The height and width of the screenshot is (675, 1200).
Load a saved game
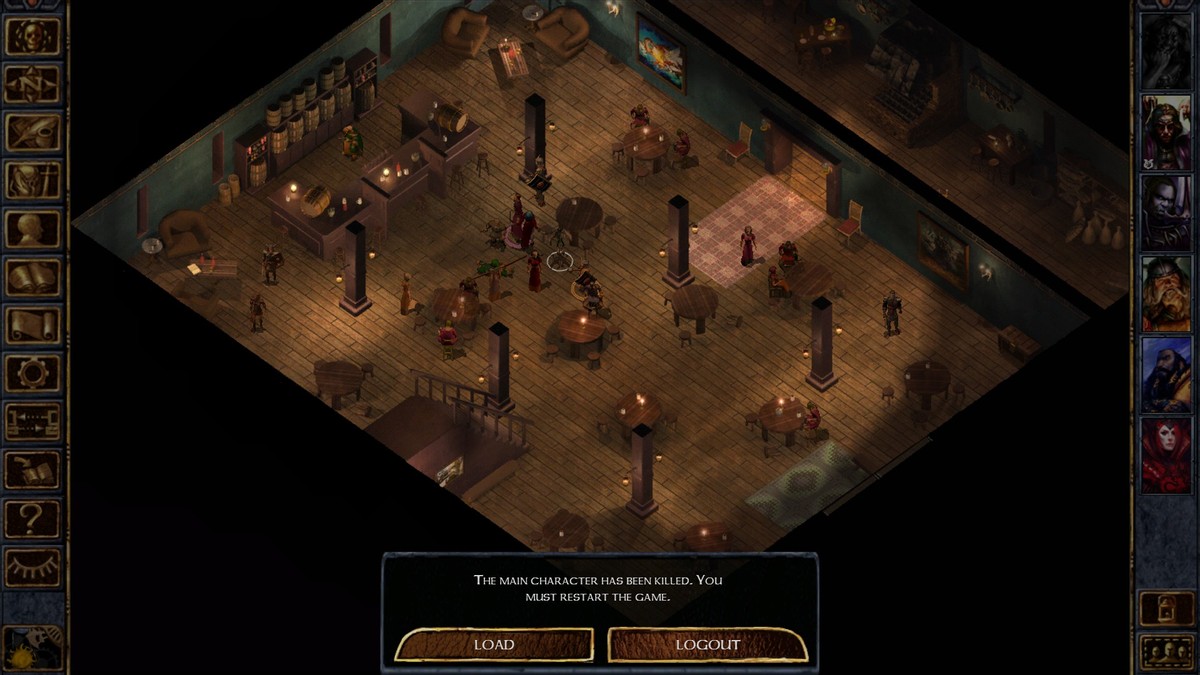[494, 645]
